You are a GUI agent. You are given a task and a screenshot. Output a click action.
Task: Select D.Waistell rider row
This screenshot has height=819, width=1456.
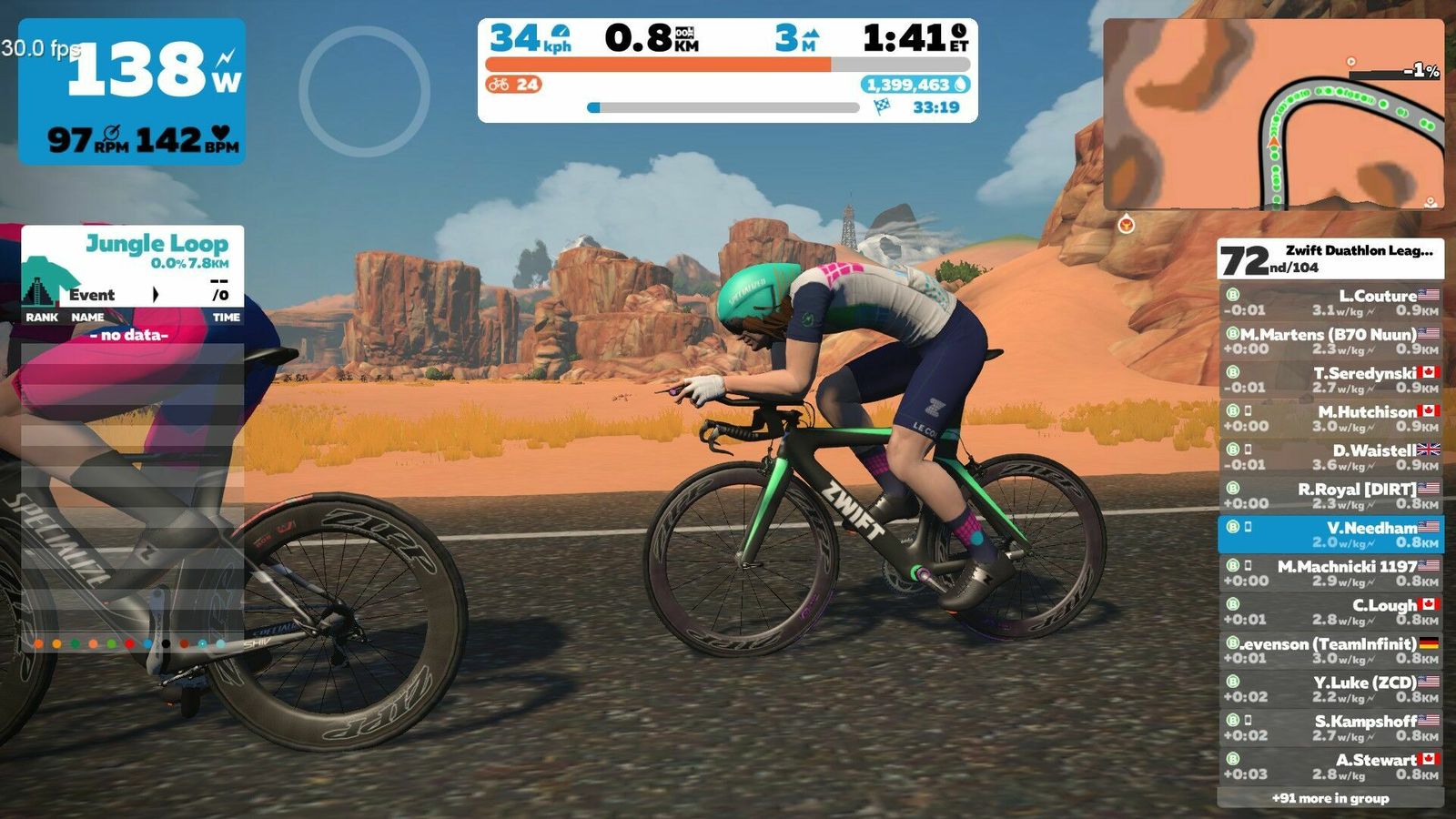pyautogui.click(x=1330, y=457)
